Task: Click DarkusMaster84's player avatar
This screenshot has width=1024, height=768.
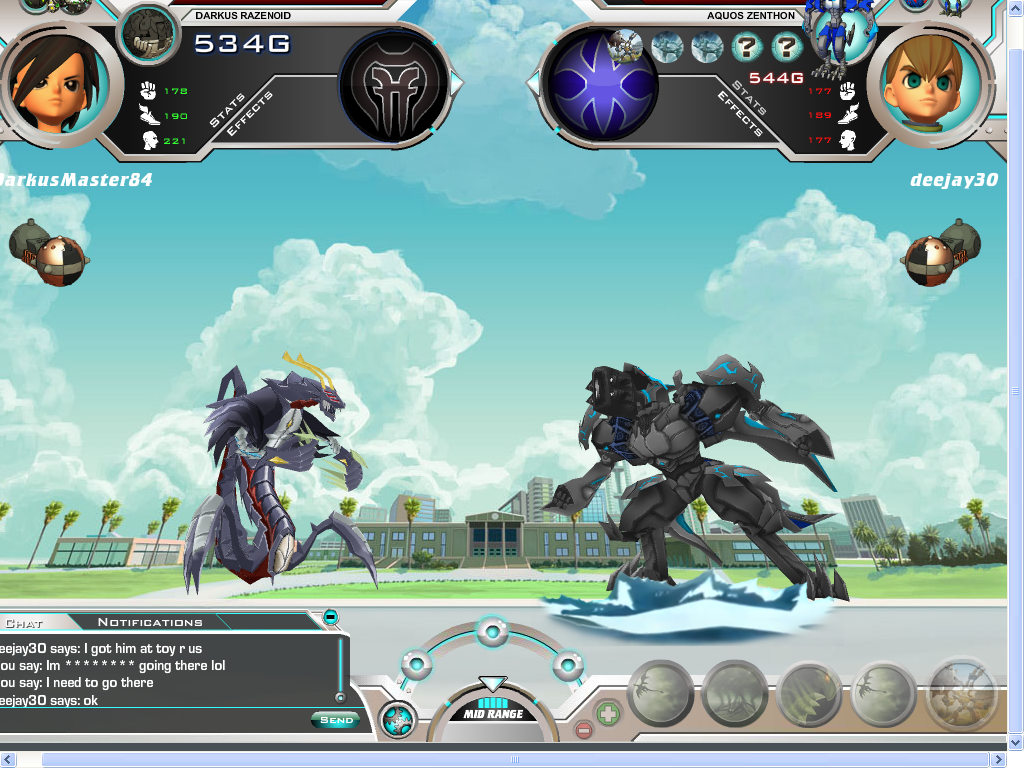Action: pos(45,84)
